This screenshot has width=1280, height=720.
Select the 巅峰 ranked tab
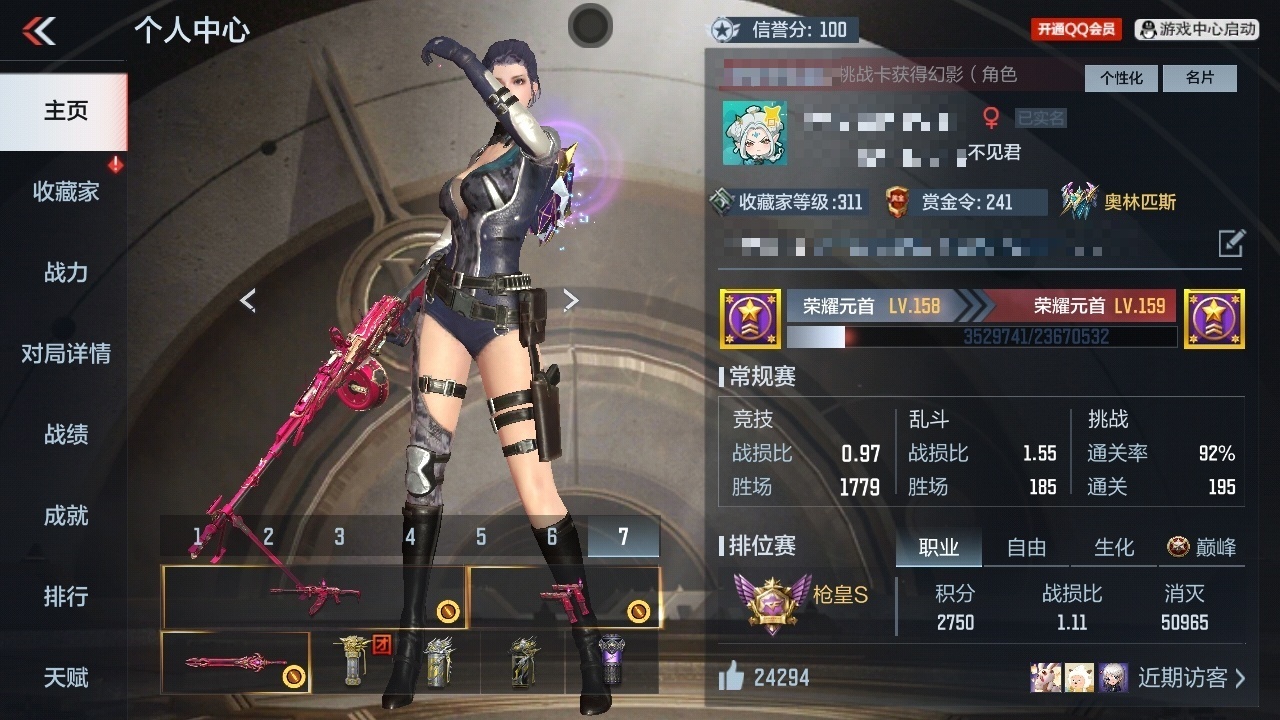tap(1202, 548)
